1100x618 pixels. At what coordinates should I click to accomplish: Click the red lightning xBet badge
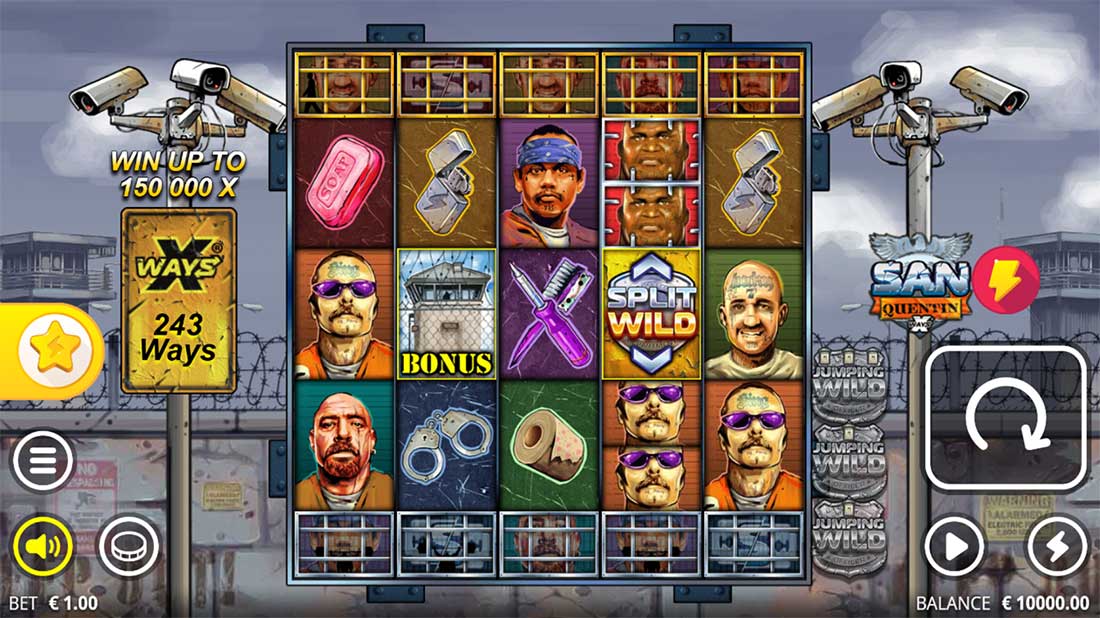(1005, 281)
